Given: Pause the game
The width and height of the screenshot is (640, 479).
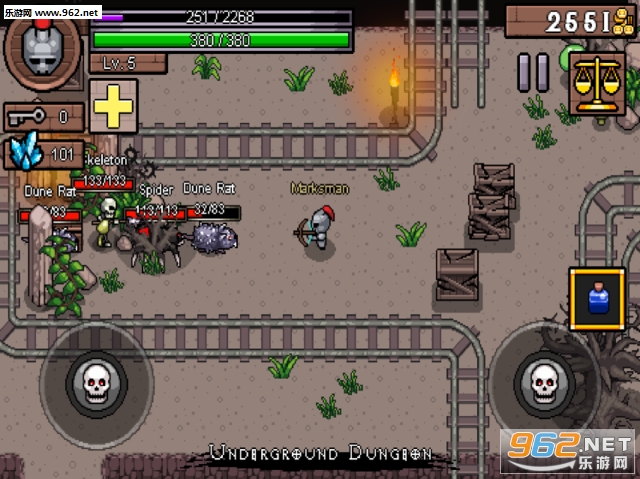Looking at the screenshot, I should click(534, 73).
